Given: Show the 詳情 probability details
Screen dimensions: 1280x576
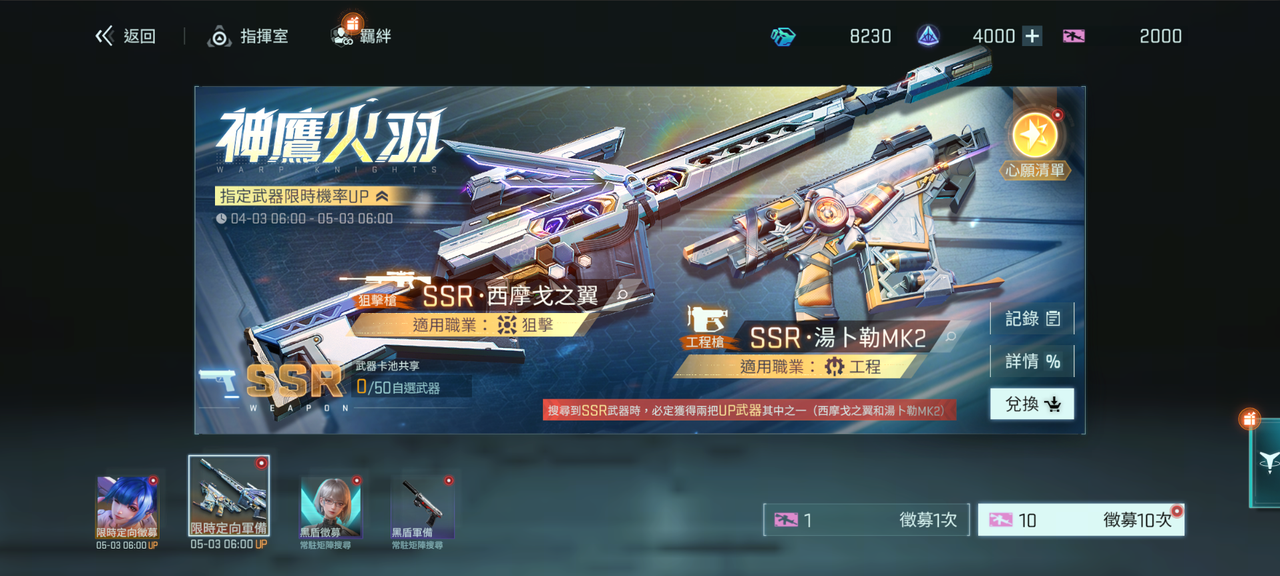Looking at the screenshot, I should point(1032,361).
